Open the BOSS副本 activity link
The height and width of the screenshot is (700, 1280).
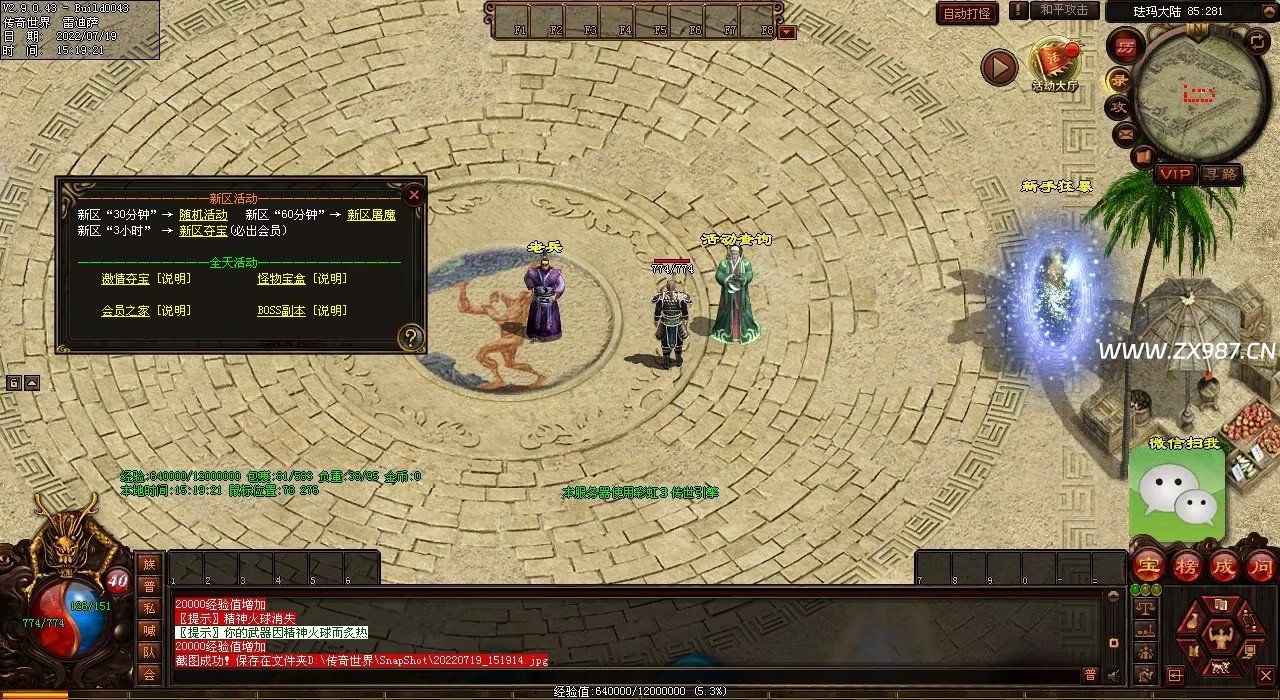pos(281,311)
